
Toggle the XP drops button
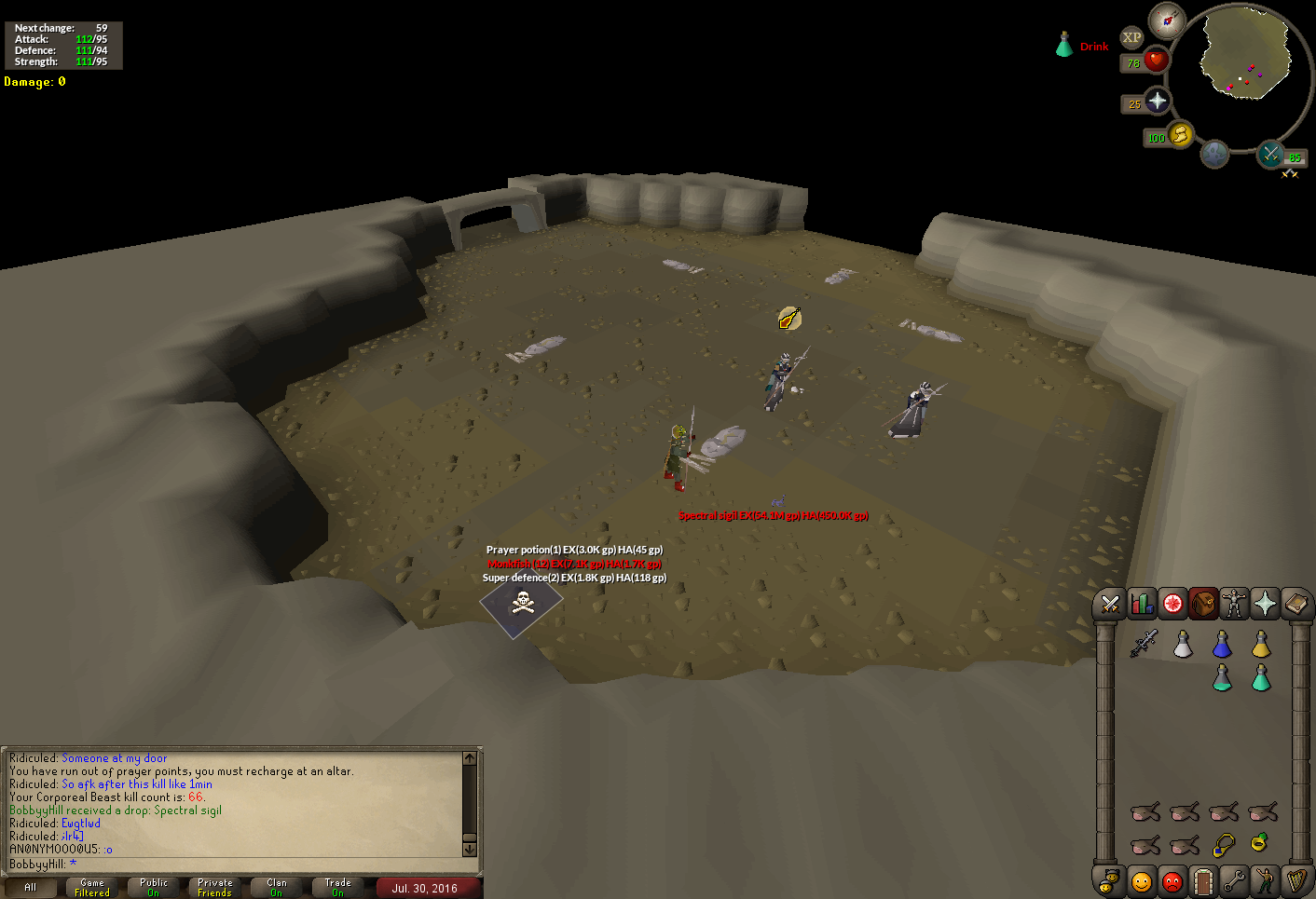click(1131, 38)
